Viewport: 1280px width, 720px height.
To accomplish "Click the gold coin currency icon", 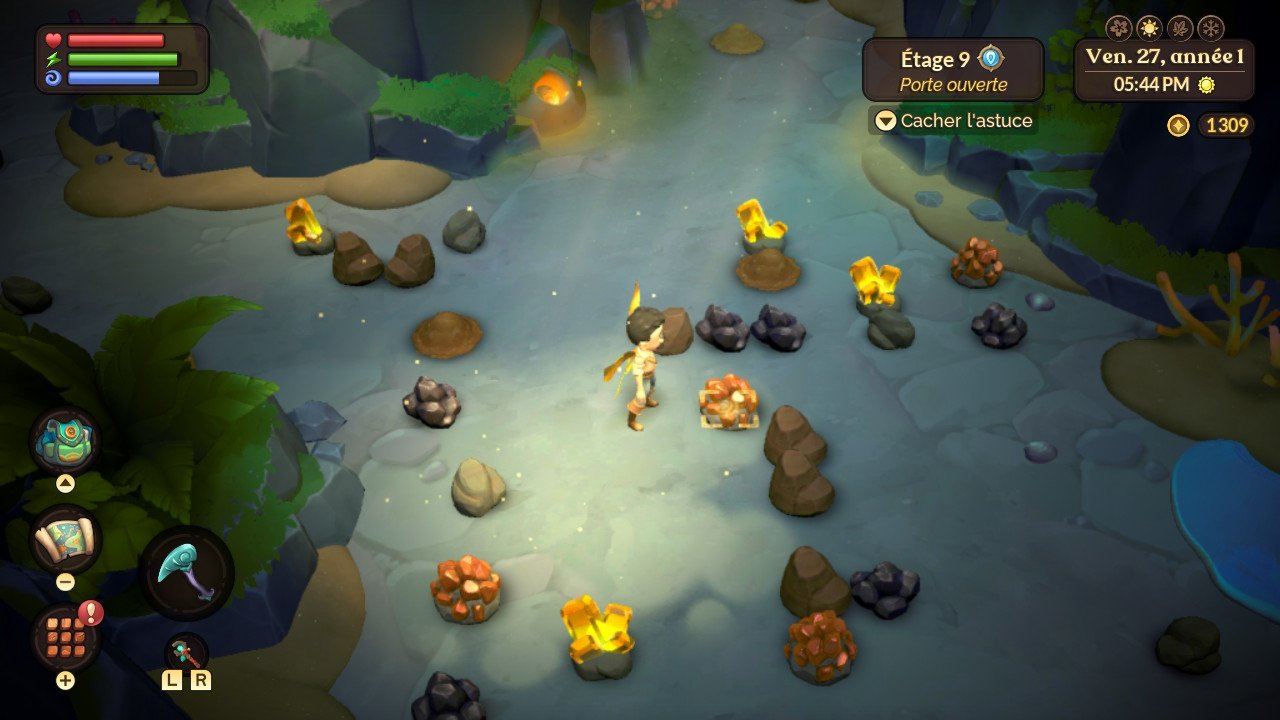I will [1178, 125].
